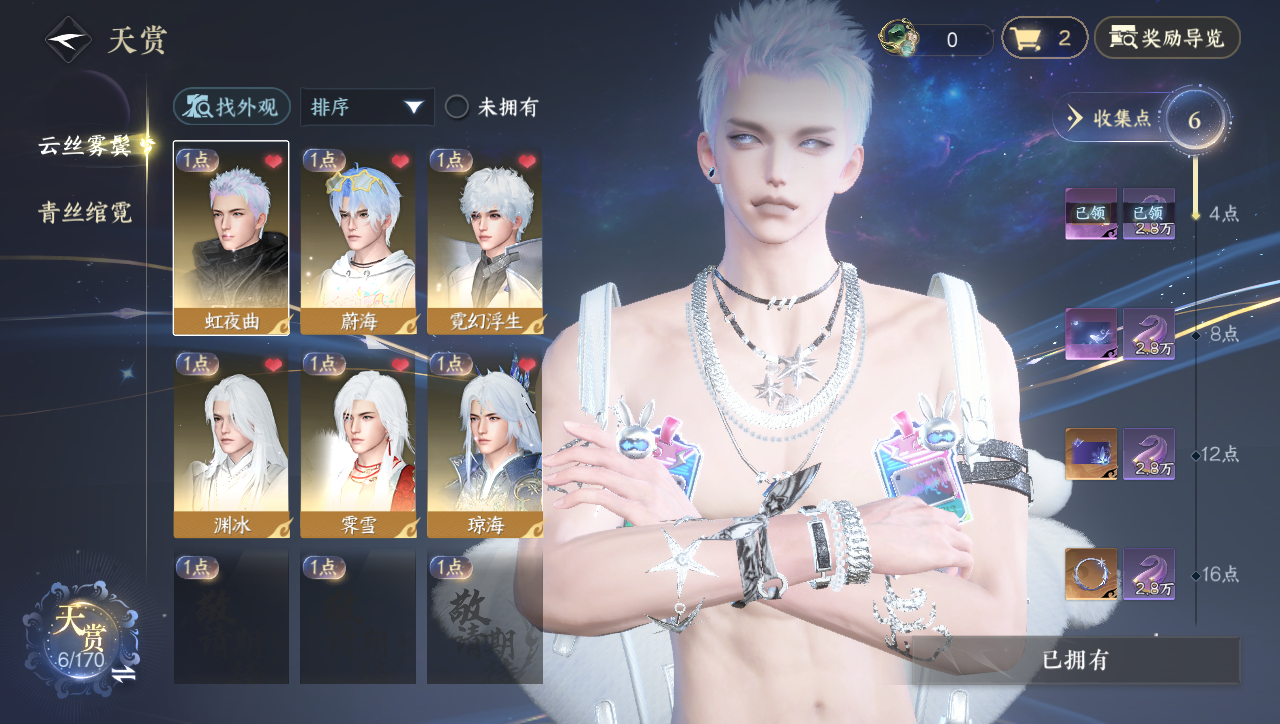
Task: Switch to the 云丝雾鬓 category tab
Action: [x=86, y=146]
